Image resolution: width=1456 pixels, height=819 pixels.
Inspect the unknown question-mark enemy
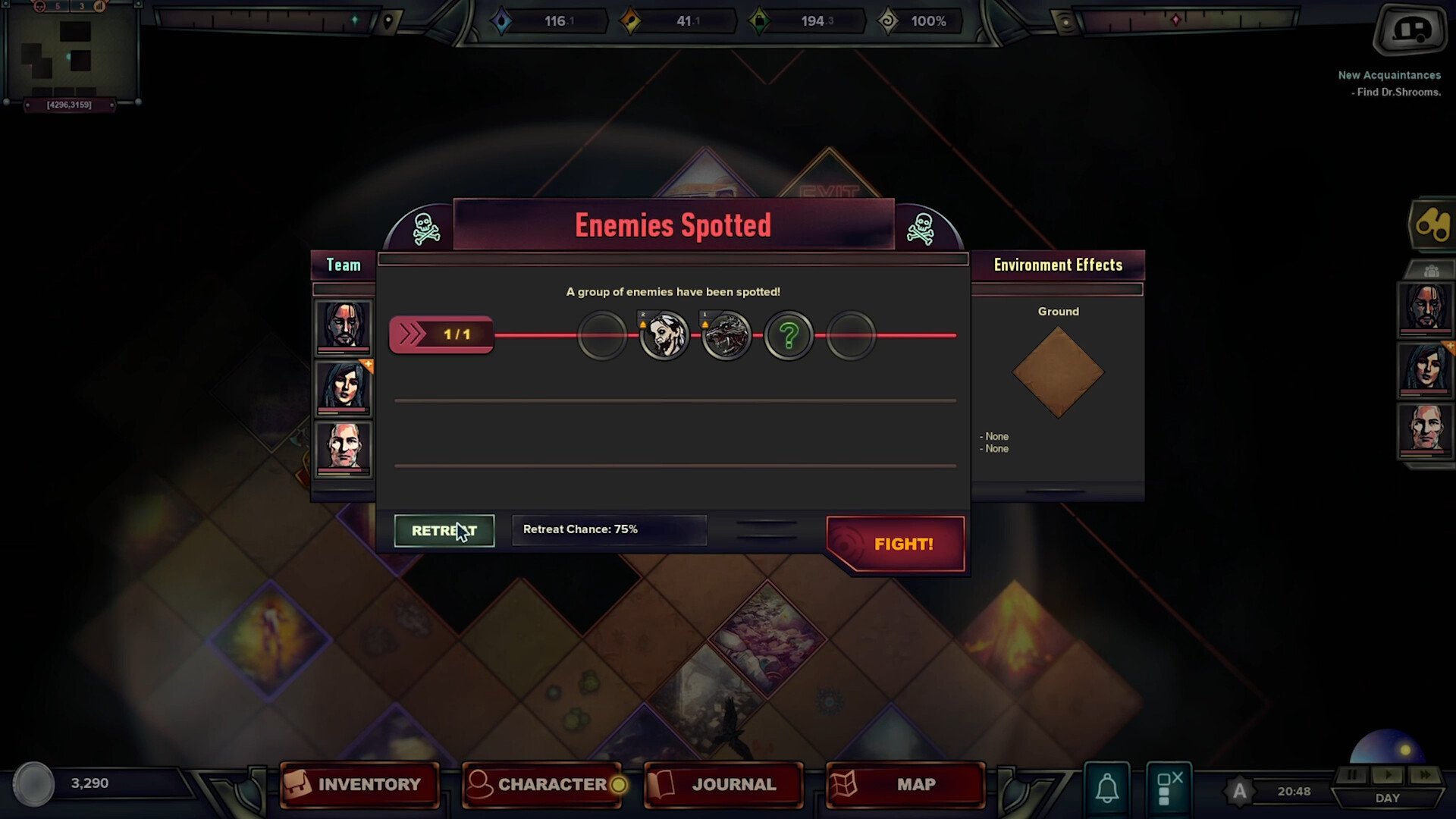(789, 335)
